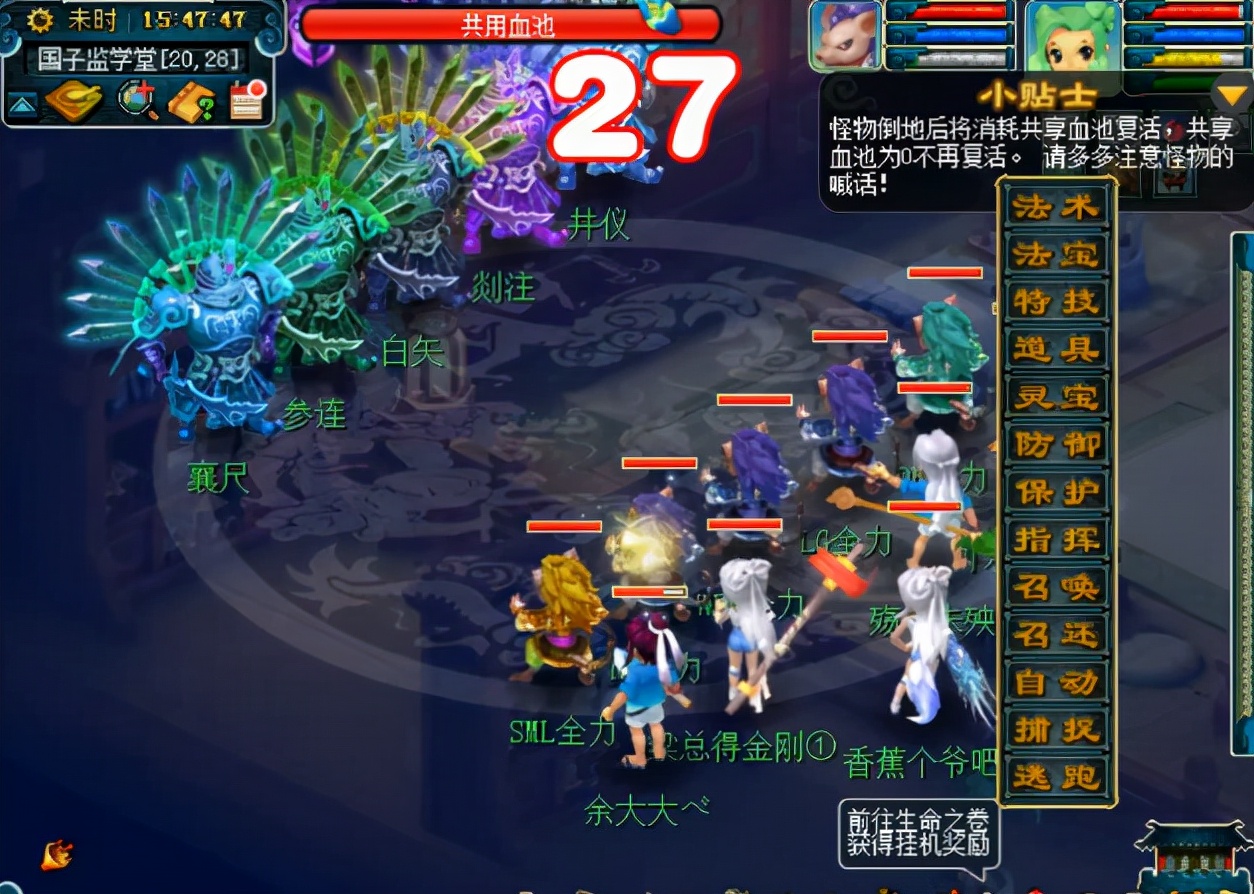Open the 指挥 command option
This screenshot has height=894, width=1254.
pyautogui.click(x=1056, y=540)
